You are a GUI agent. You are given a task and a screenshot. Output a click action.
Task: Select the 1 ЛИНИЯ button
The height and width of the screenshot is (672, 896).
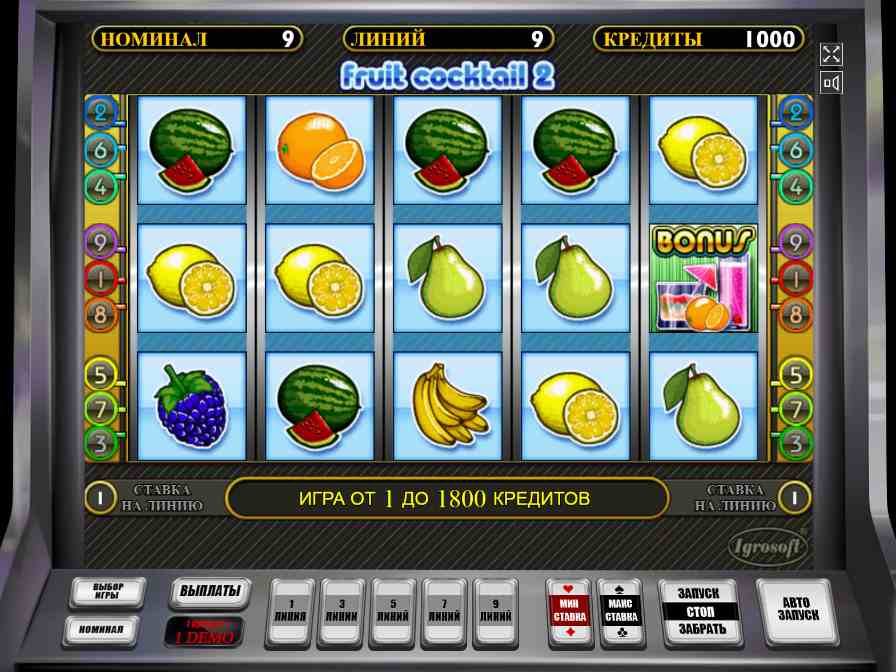click(291, 612)
